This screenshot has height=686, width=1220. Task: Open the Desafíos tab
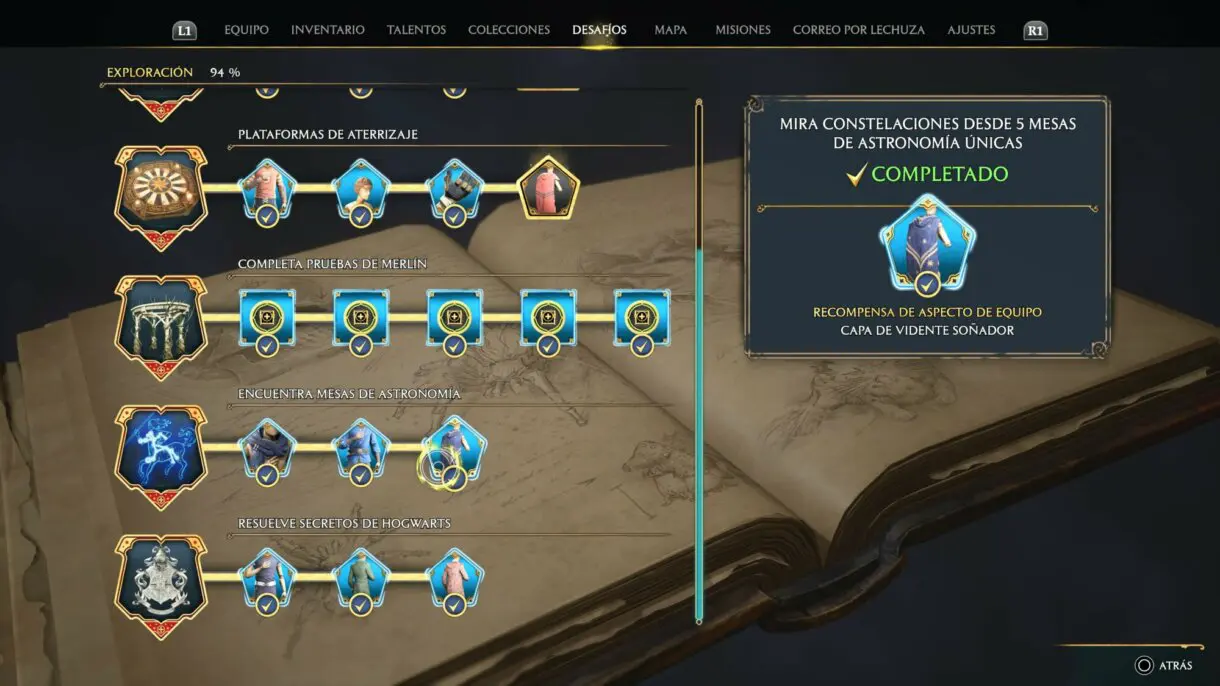[x=599, y=30]
